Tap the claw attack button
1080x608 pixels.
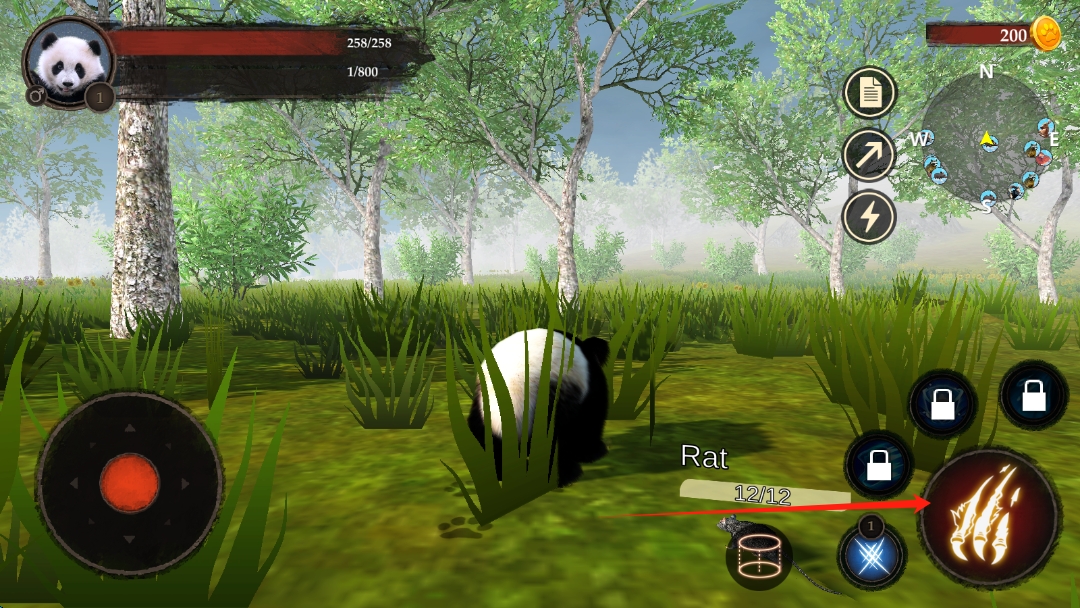click(x=990, y=517)
